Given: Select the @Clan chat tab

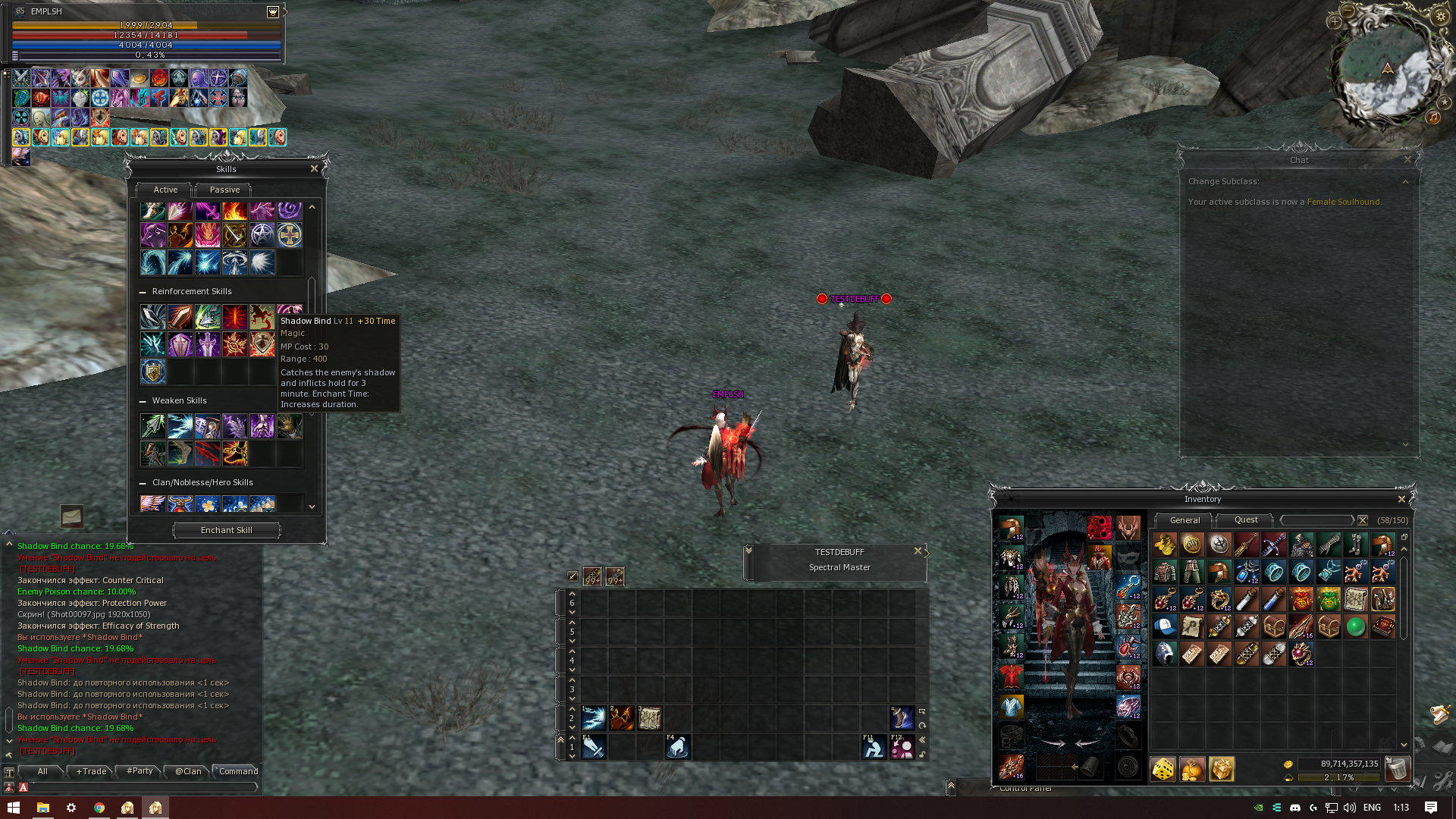Looking at the screenshot, I should click(188, 771).
